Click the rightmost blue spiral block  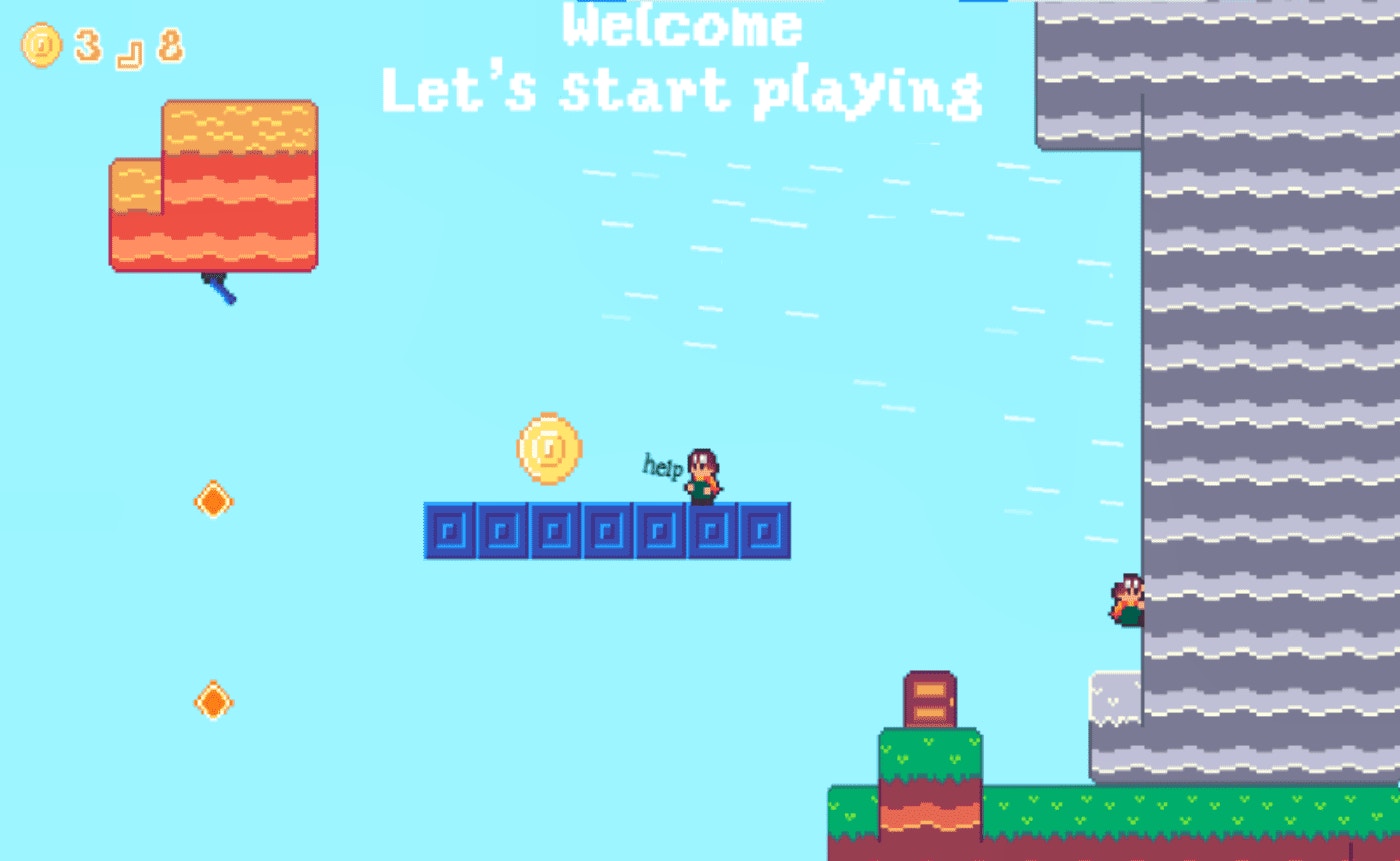pyautogui.click(x=765, y=530)
